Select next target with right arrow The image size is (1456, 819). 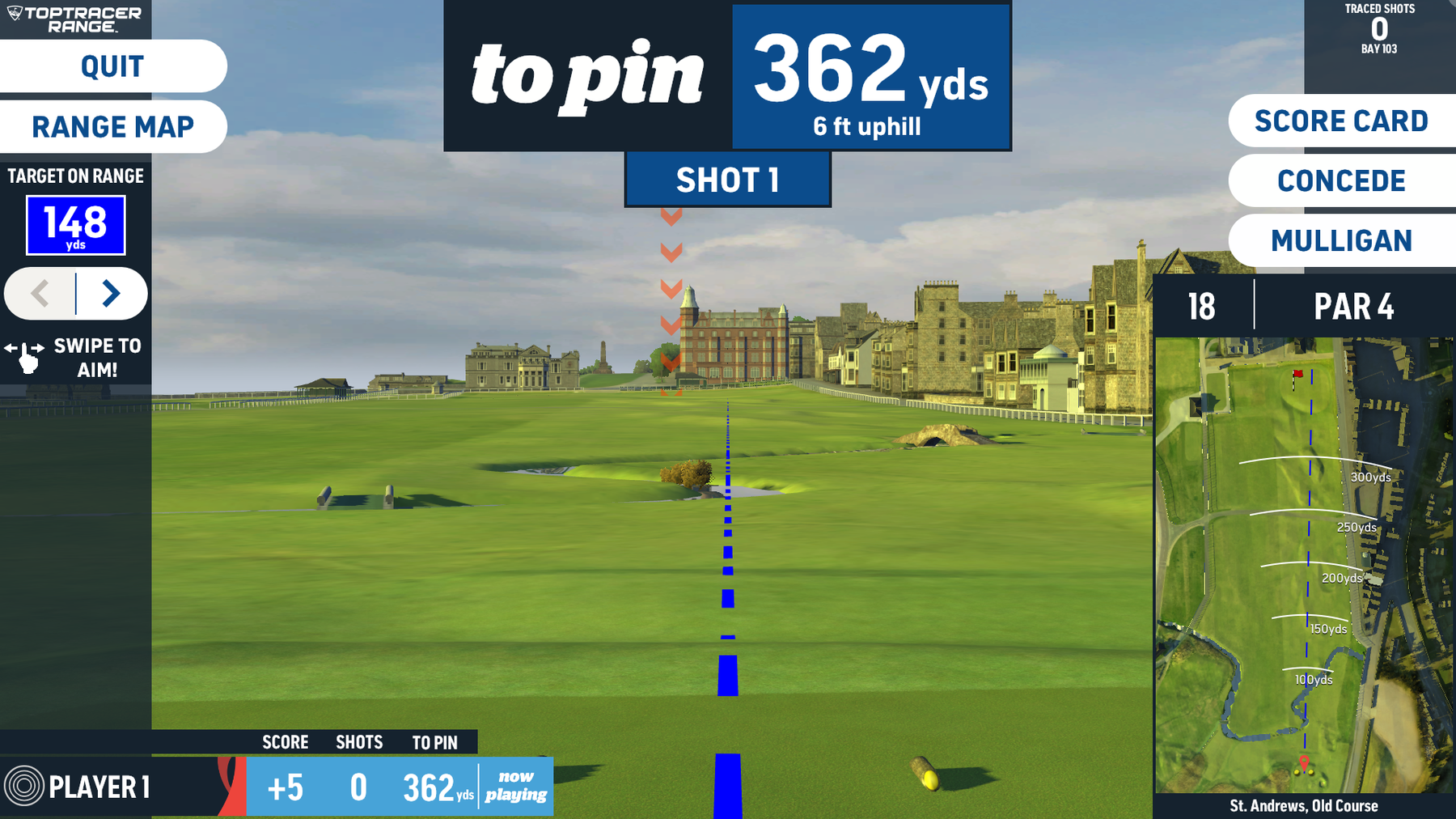coord(112,293)
